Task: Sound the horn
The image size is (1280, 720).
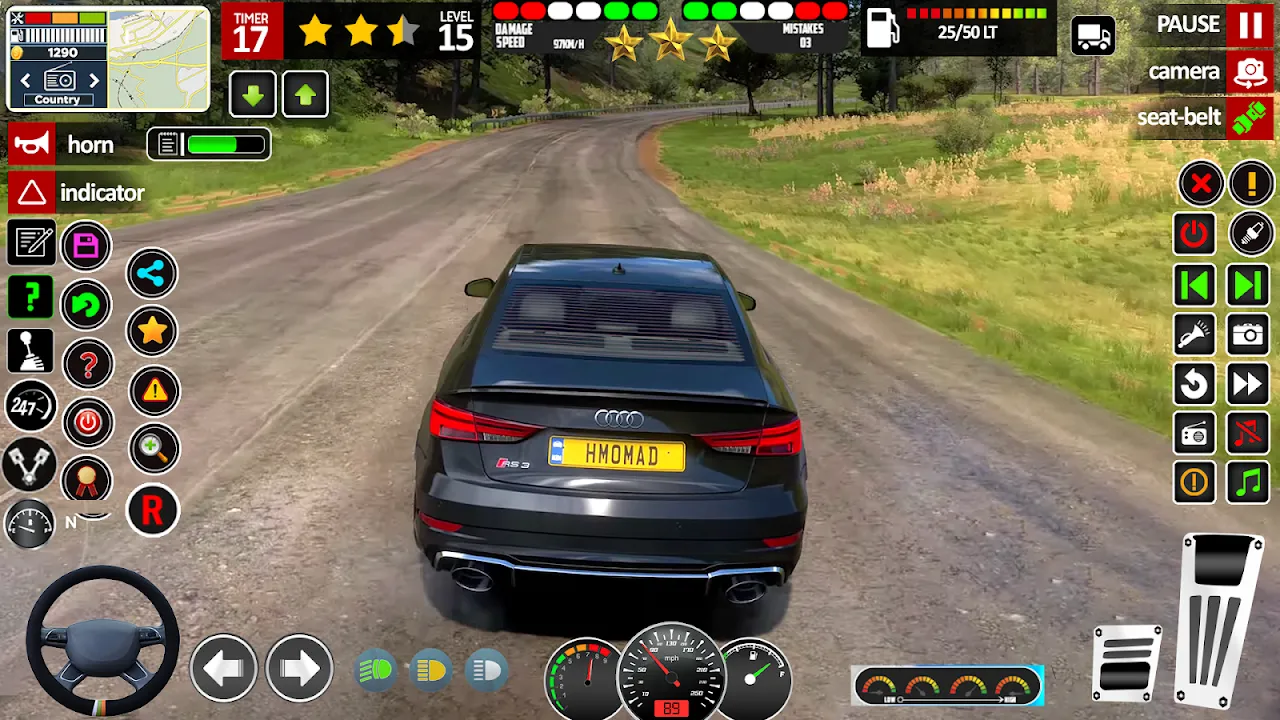Action: [31, 145]
